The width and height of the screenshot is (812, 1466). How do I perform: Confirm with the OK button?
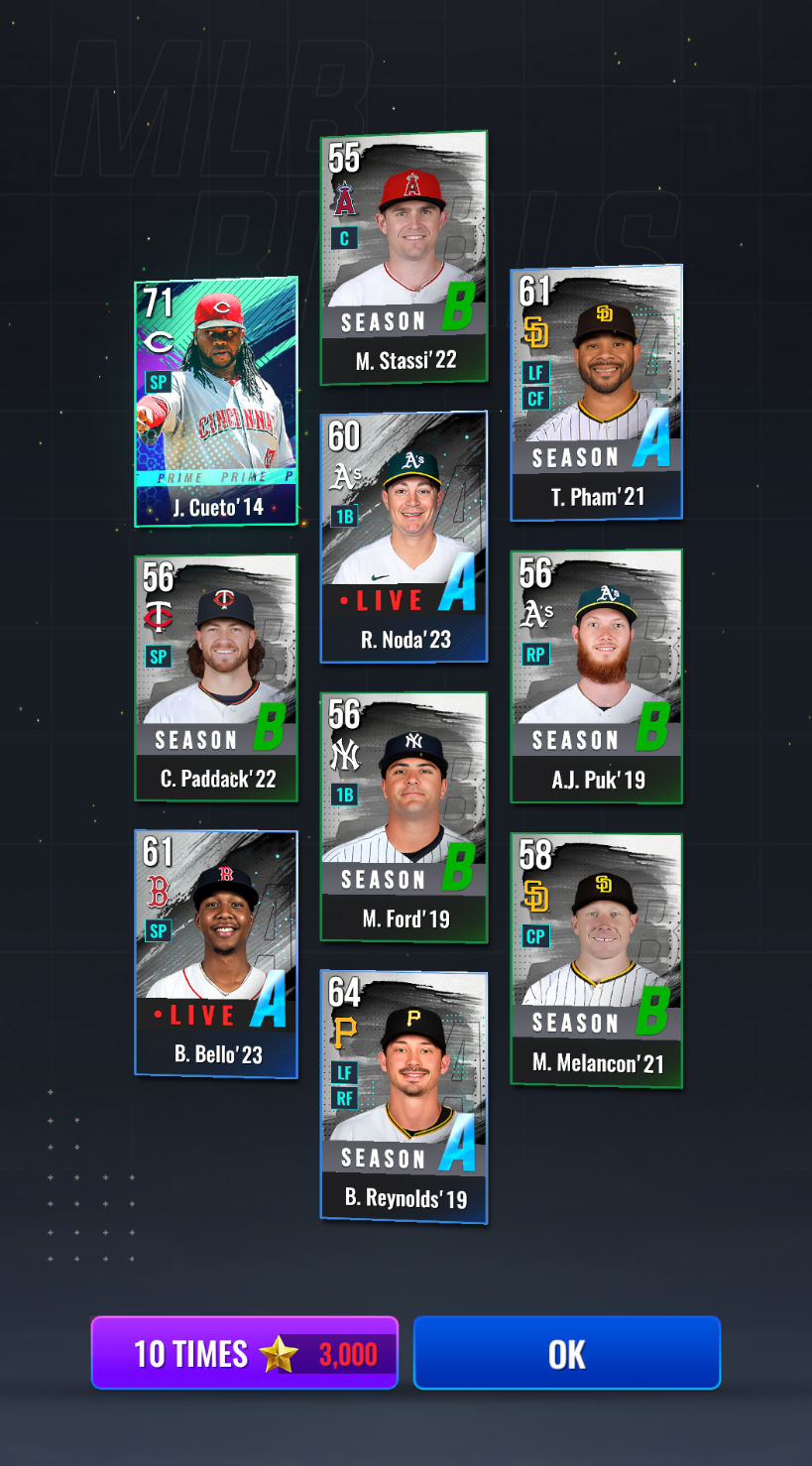(x=566, y=1353)
